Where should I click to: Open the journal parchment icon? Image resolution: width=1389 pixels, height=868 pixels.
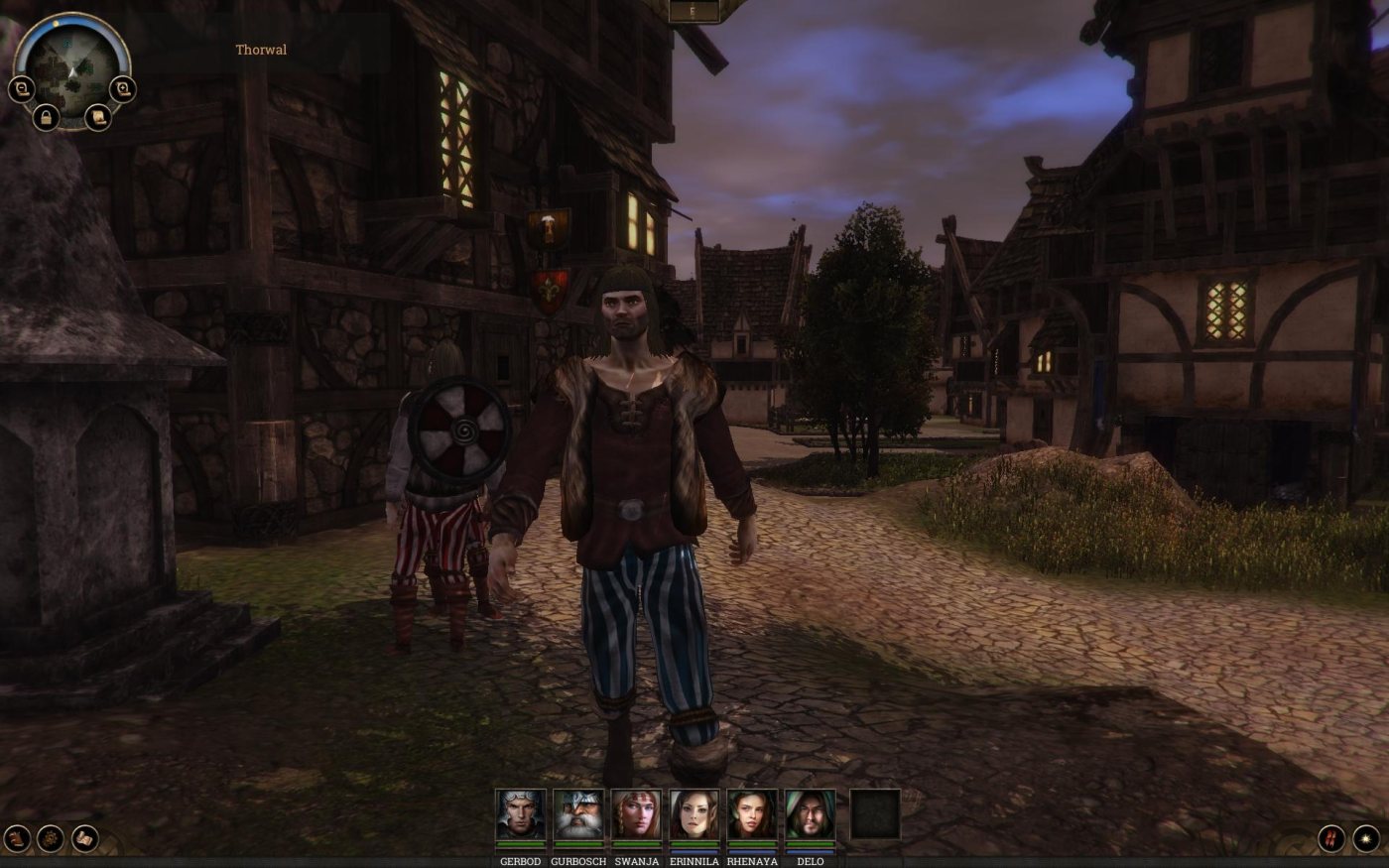(x=85, y=838)
